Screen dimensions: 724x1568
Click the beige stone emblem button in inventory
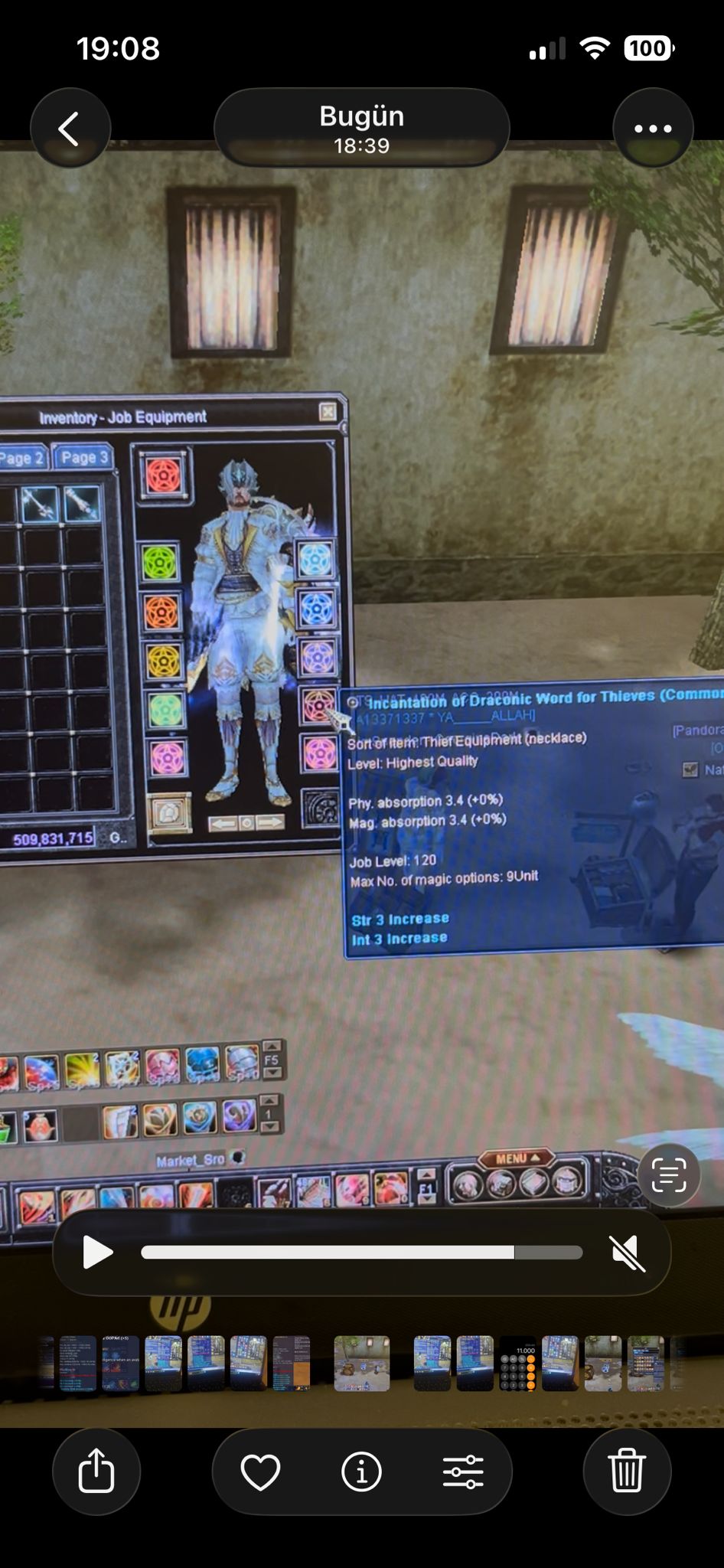(x=168, y=813)
